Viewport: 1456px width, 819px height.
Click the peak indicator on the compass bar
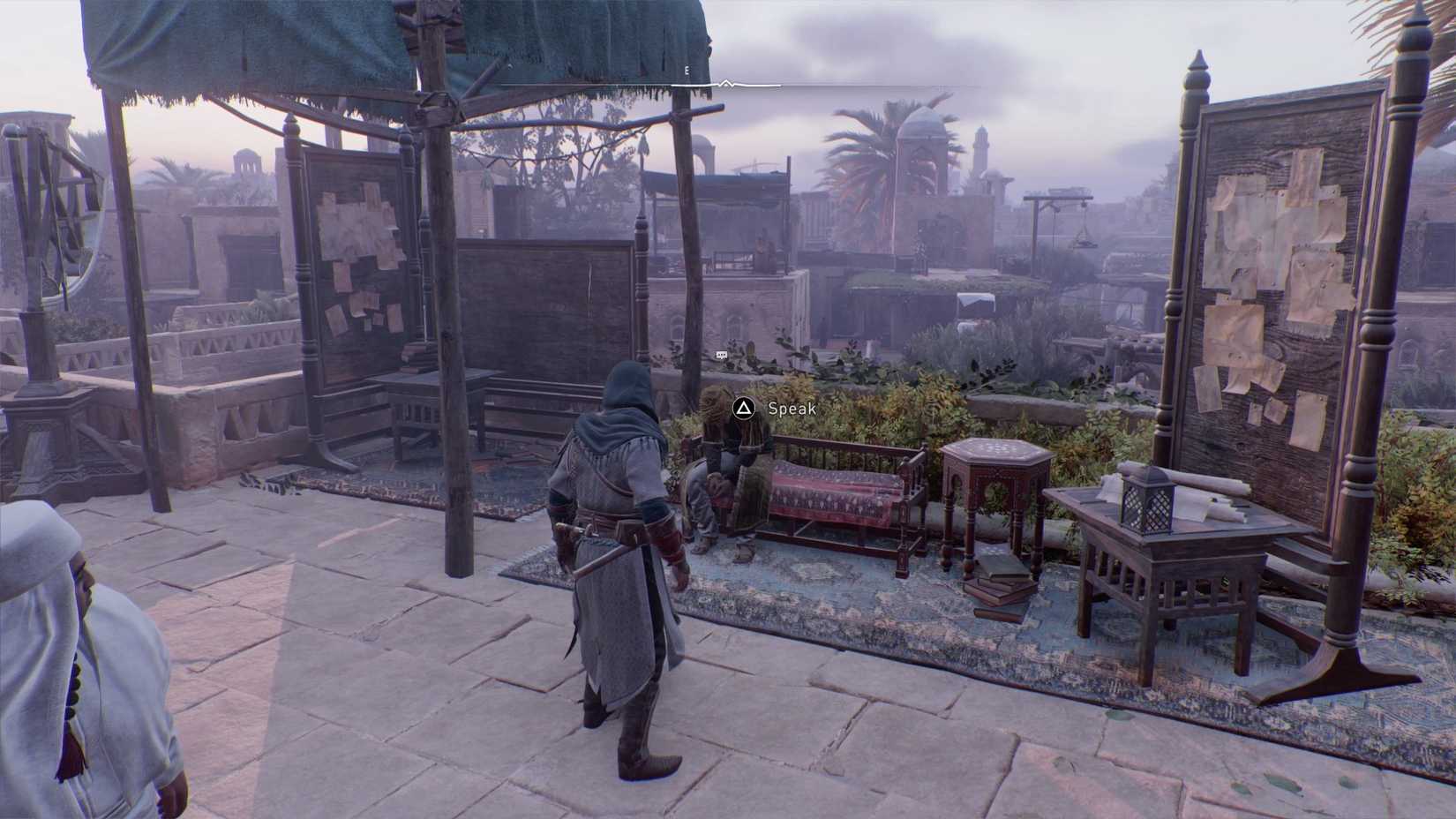point(726,81)
